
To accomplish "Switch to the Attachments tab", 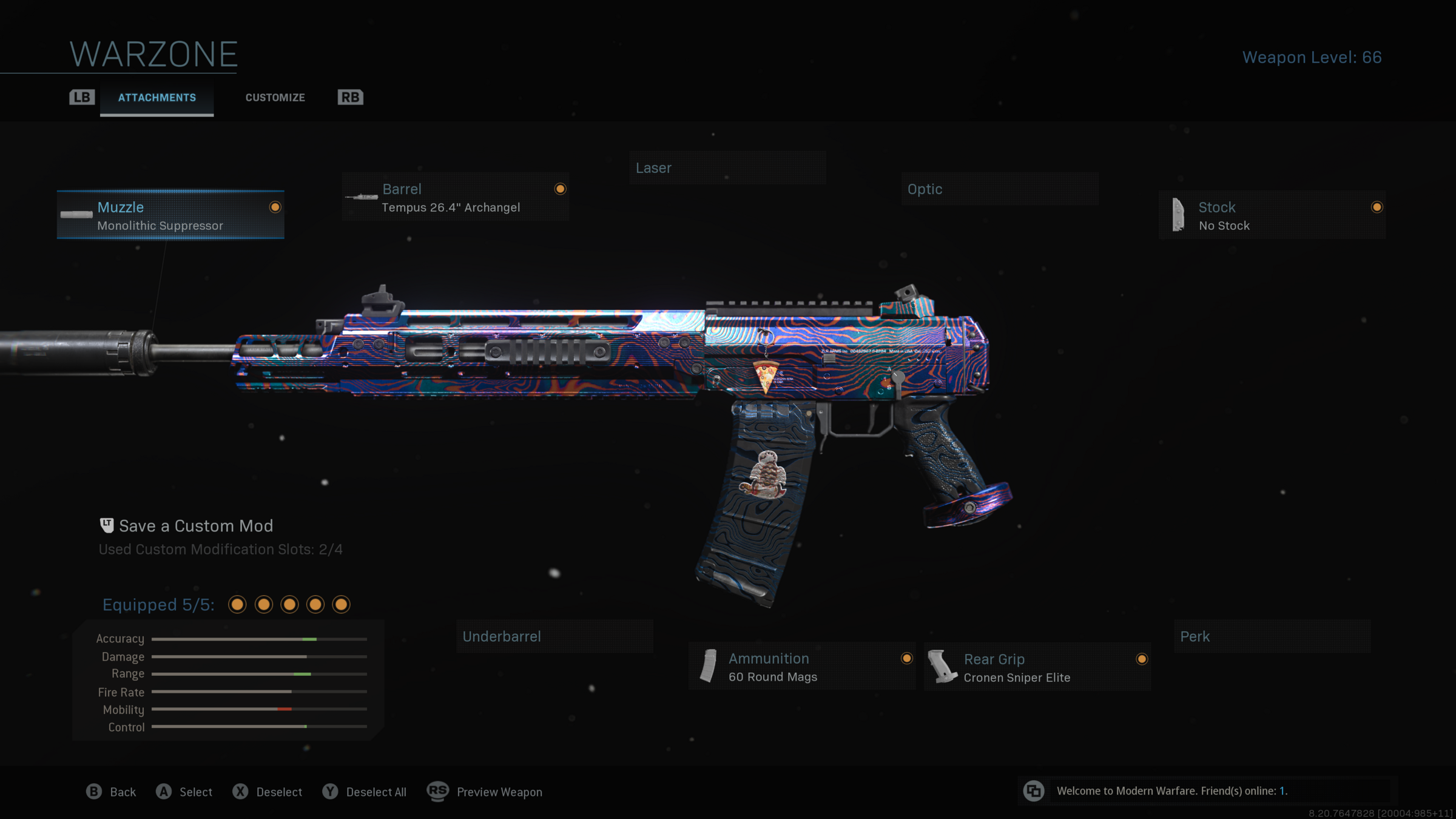I will 157,98.
